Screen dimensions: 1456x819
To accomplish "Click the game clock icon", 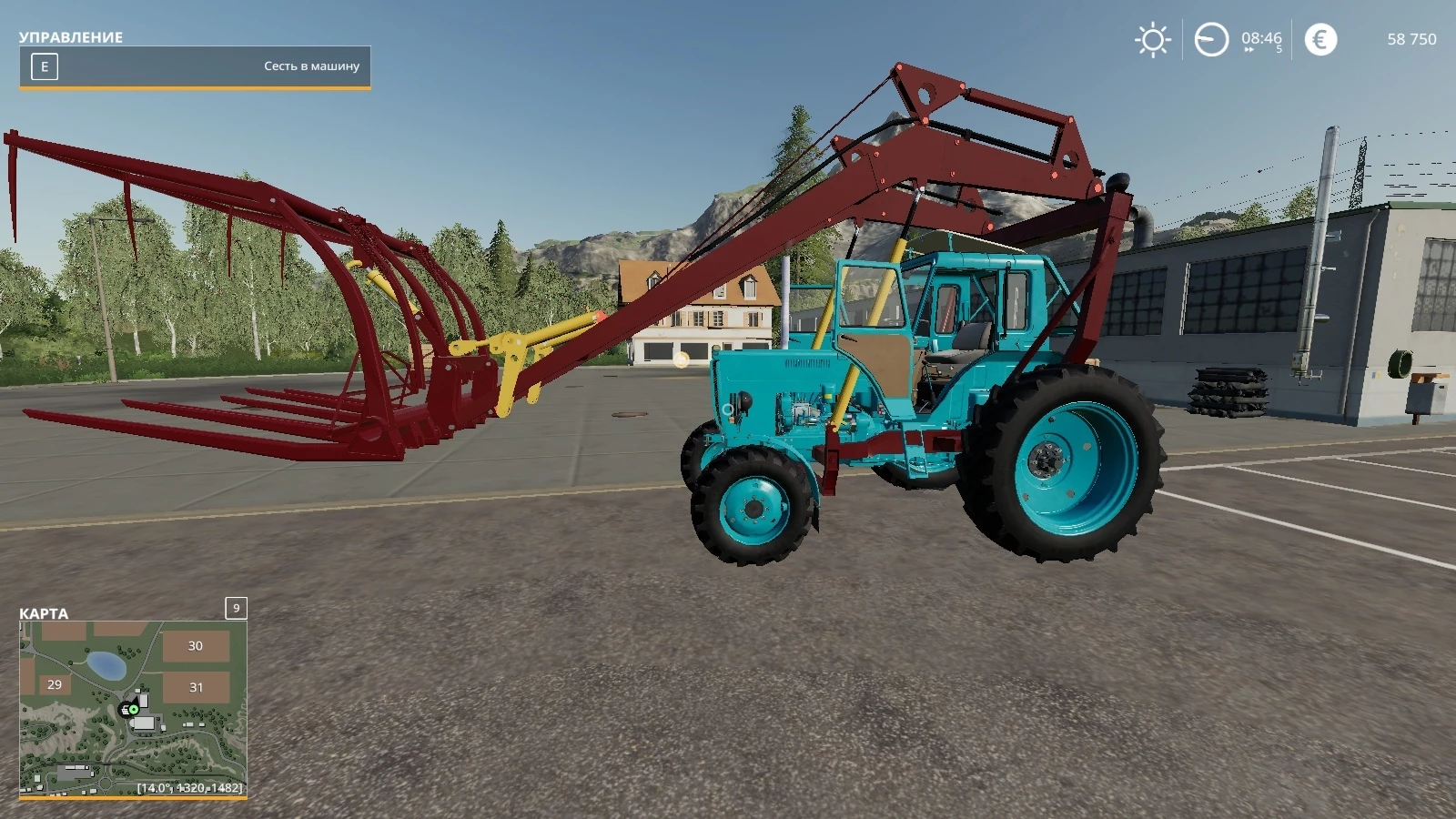I will click(x=1211, y=40).
